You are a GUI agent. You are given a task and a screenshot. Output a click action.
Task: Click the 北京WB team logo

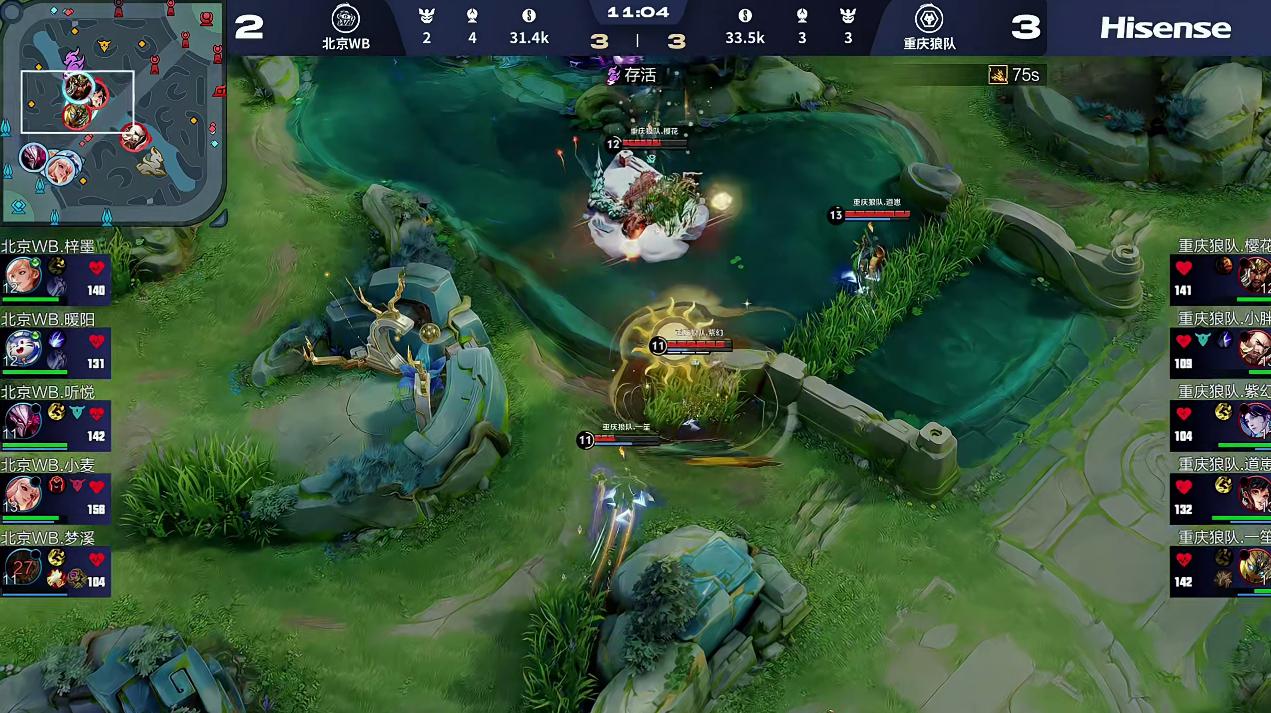(x=346, y=19)
